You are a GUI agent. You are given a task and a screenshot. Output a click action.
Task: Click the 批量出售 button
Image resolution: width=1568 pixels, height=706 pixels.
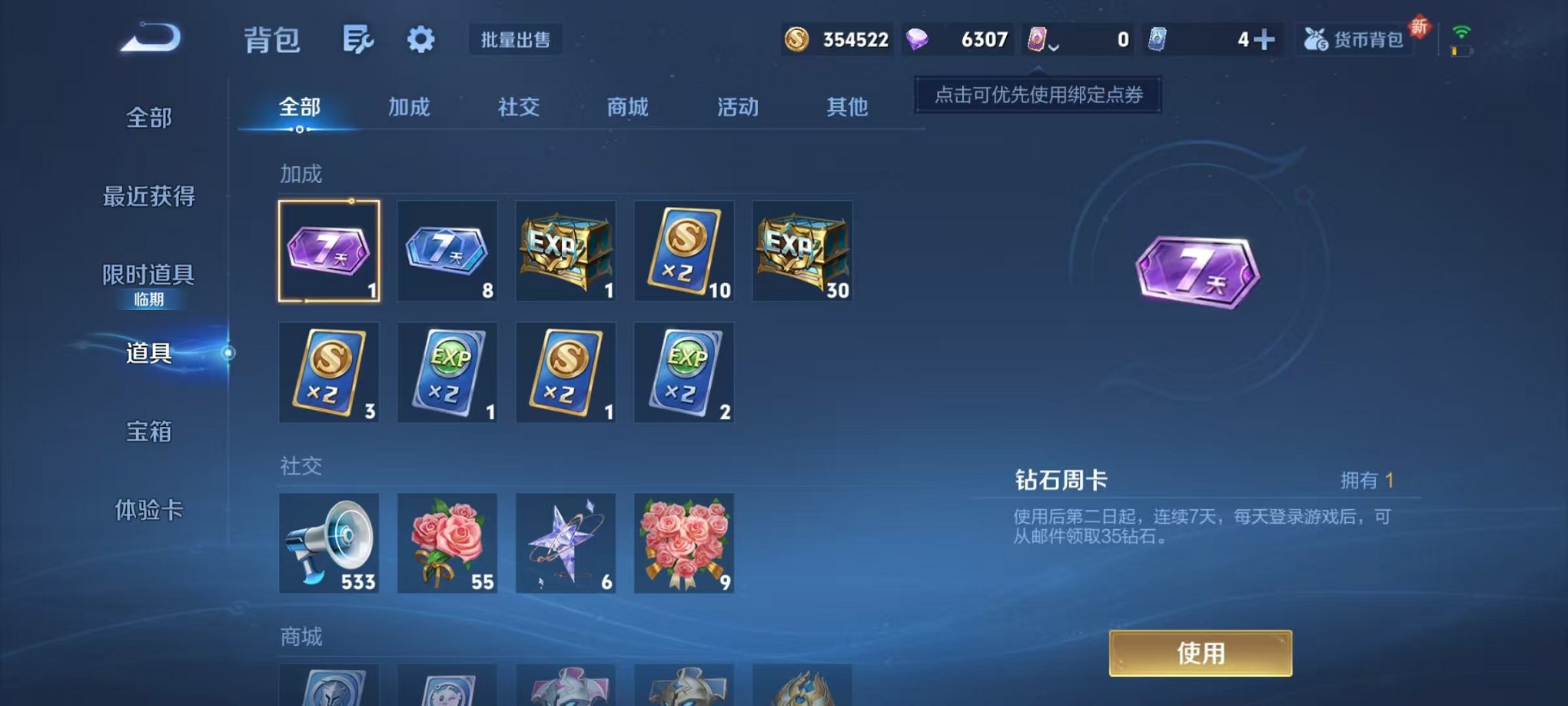pyautogui.click(x=517, y=40)
